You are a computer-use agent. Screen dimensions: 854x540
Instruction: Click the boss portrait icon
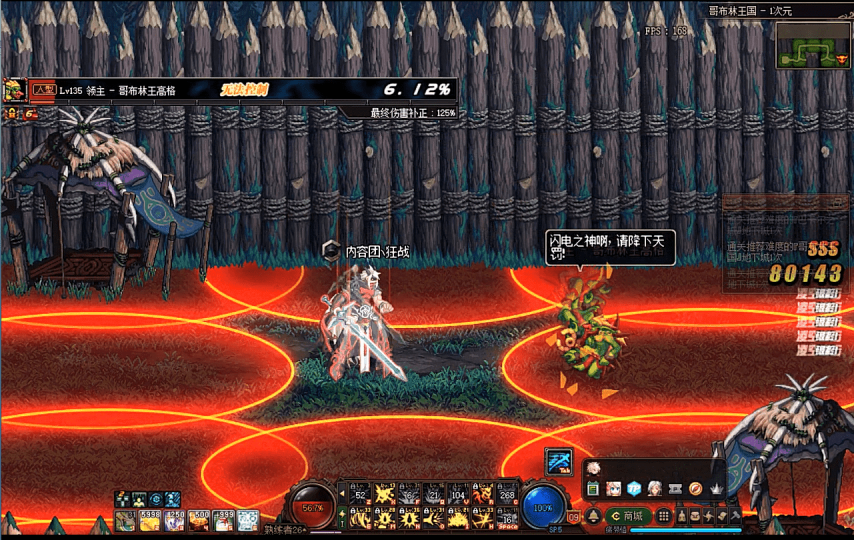click(15, 89)
